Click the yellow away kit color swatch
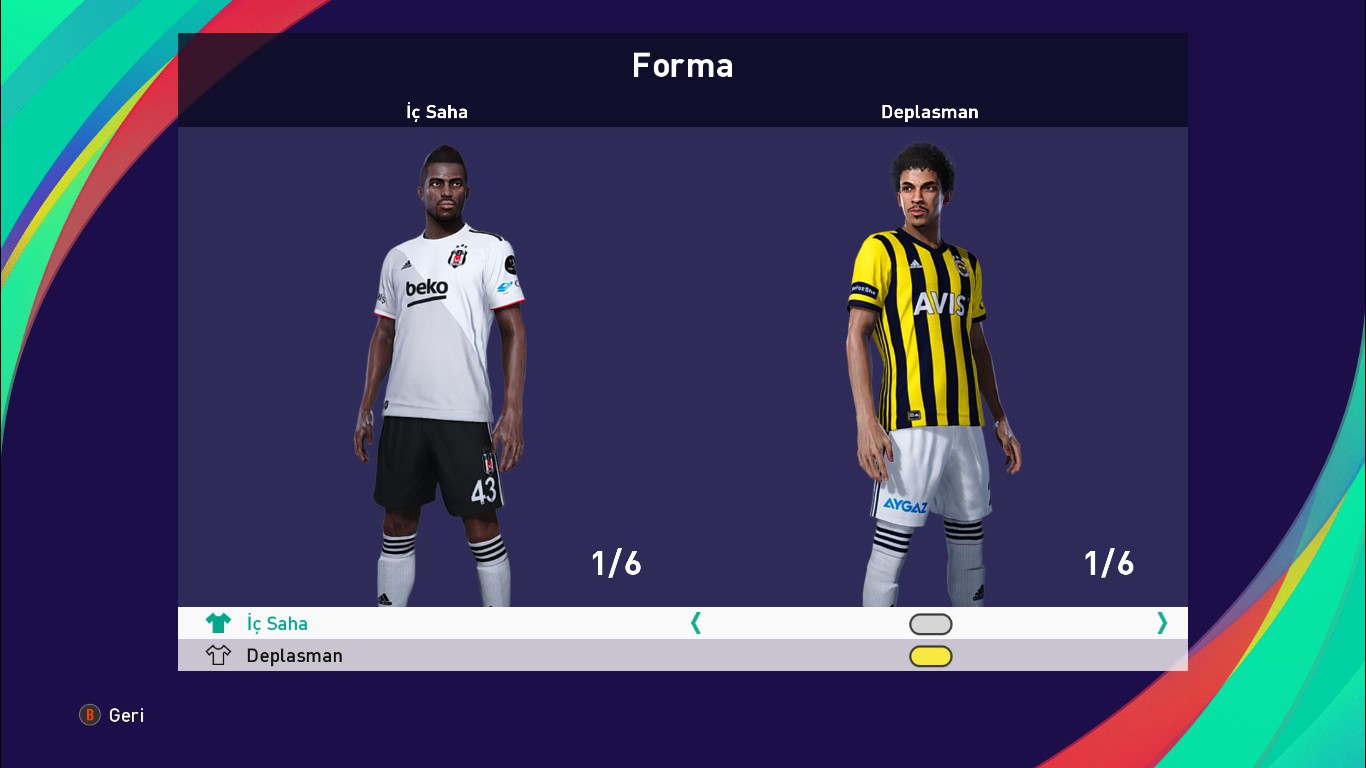The width and height of the screenshot is (1366, 768). pos(930,655)
